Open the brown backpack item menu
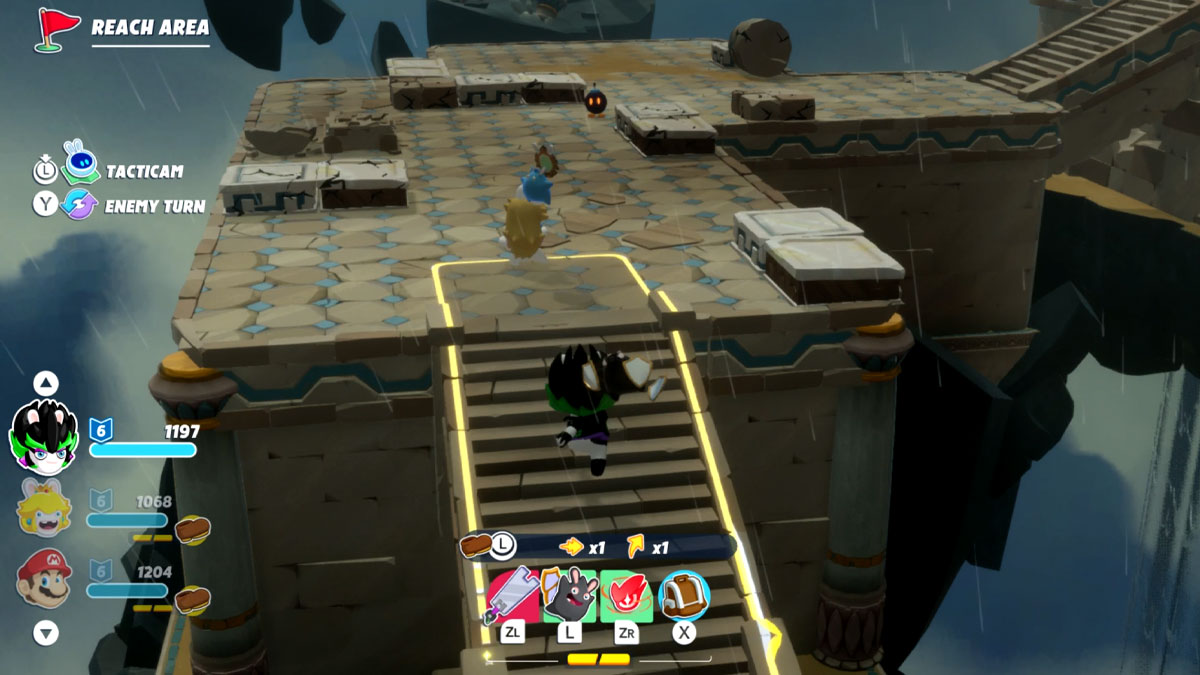Screen dimensions: 1200x675 pos(684,596)
